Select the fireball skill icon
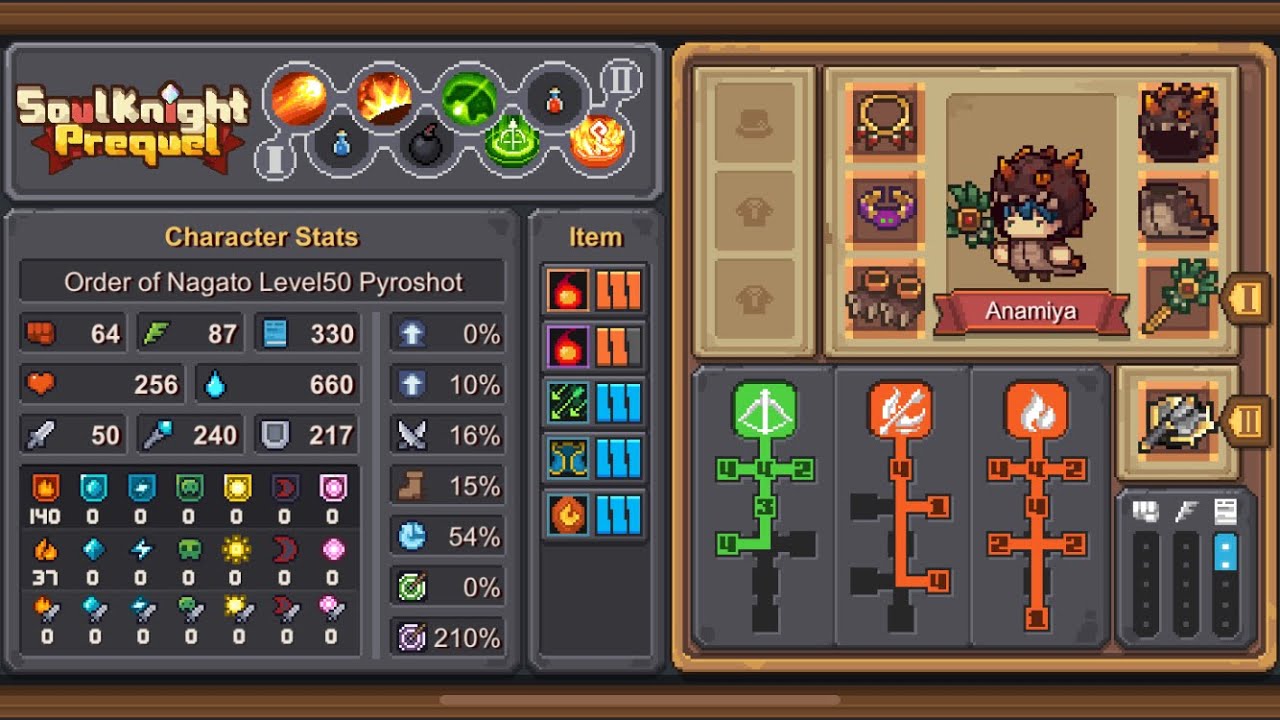1280x720 pixels. [299, 98]
